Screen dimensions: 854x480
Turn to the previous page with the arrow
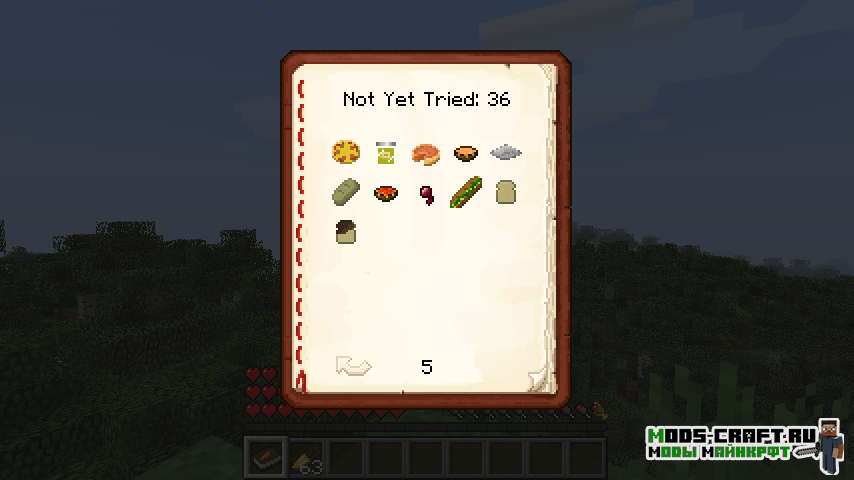tap(353, 366)
